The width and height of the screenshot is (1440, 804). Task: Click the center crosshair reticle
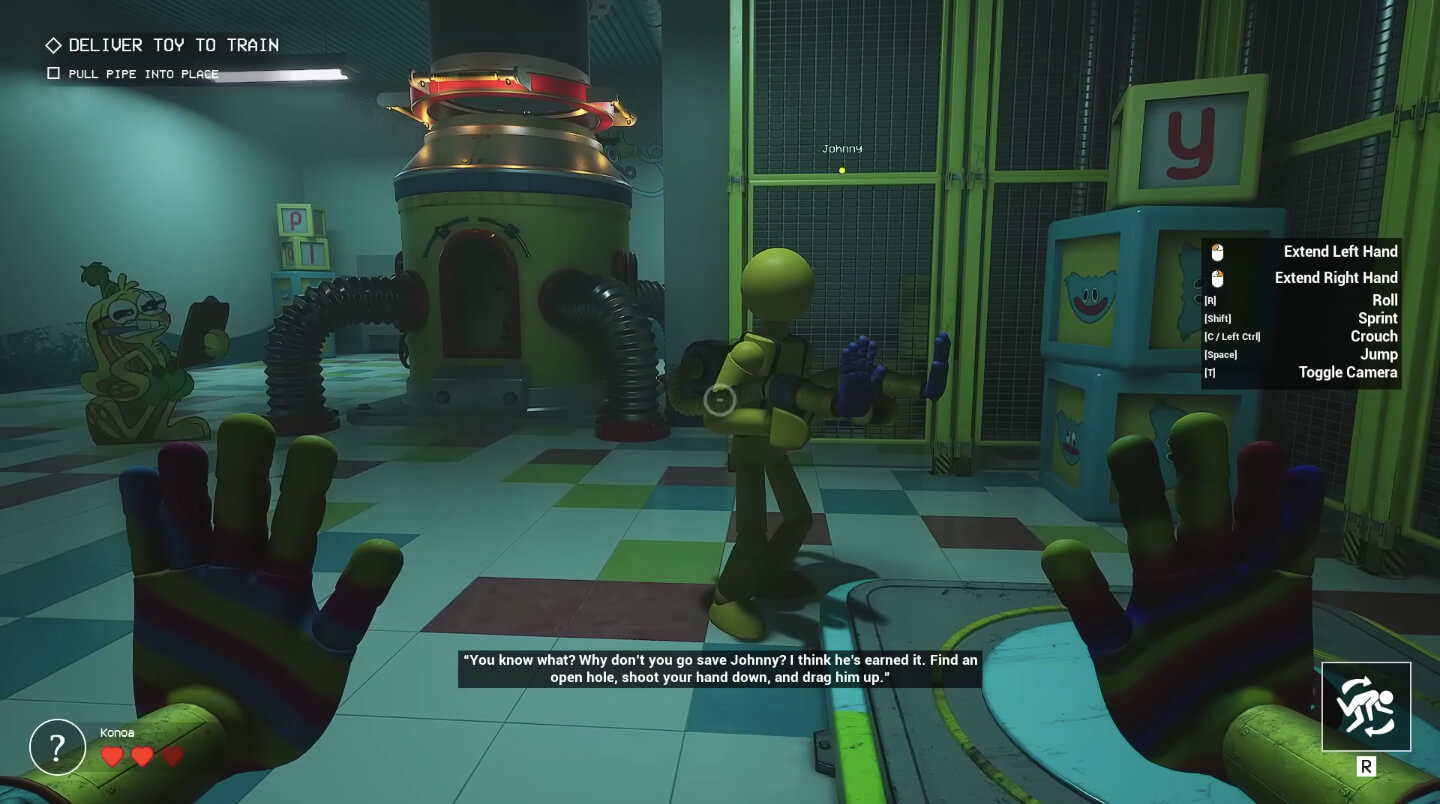pos(719,401)
